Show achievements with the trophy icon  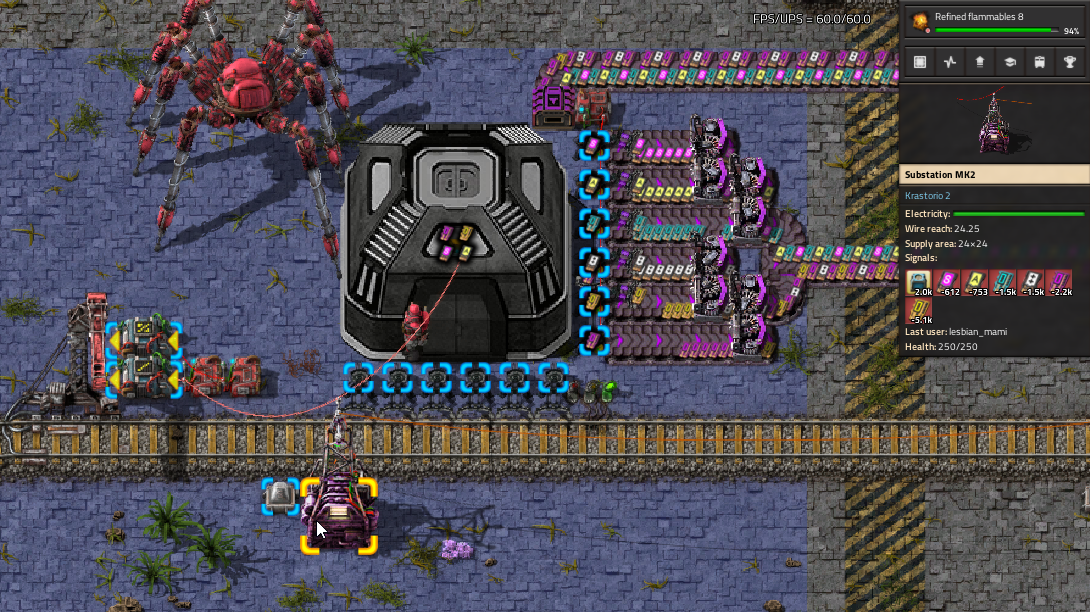click(x=1070, y=62)
